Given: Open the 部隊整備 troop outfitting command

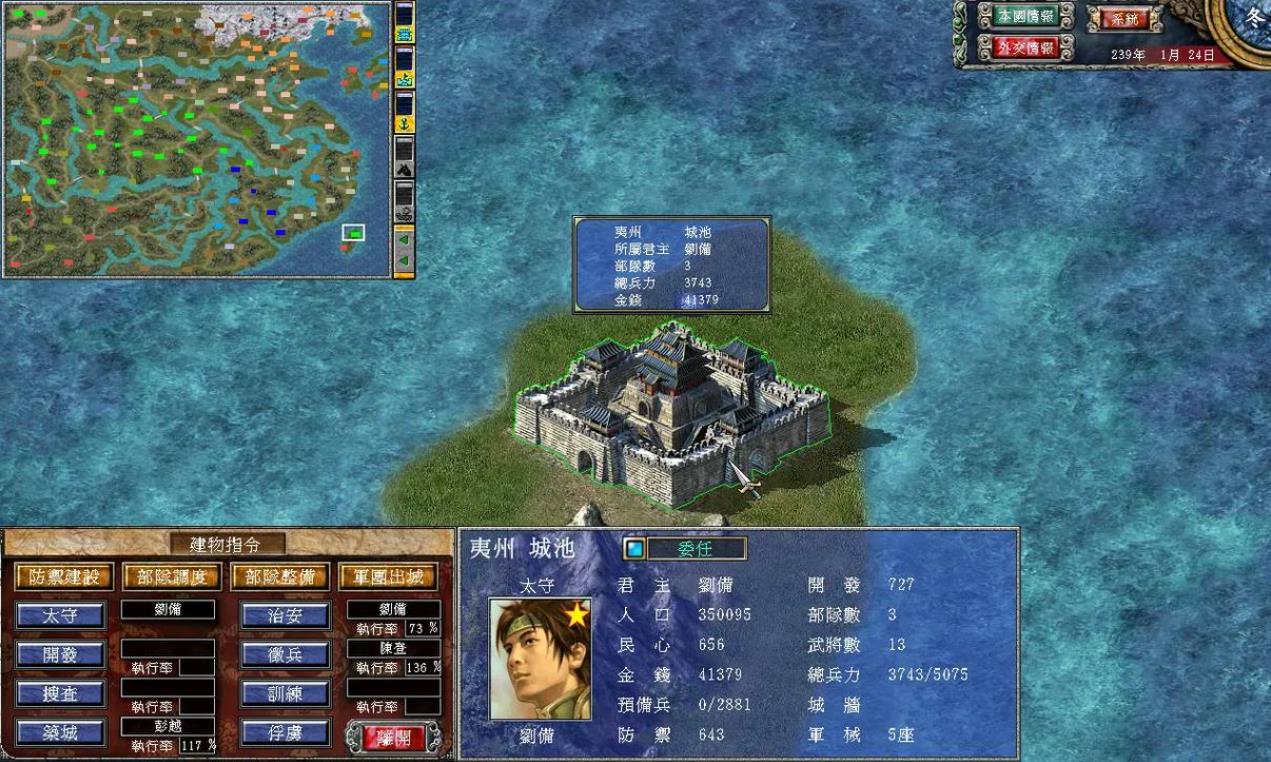Looking at the screenshot, I should pyautogui.click(x=280, y=577).
